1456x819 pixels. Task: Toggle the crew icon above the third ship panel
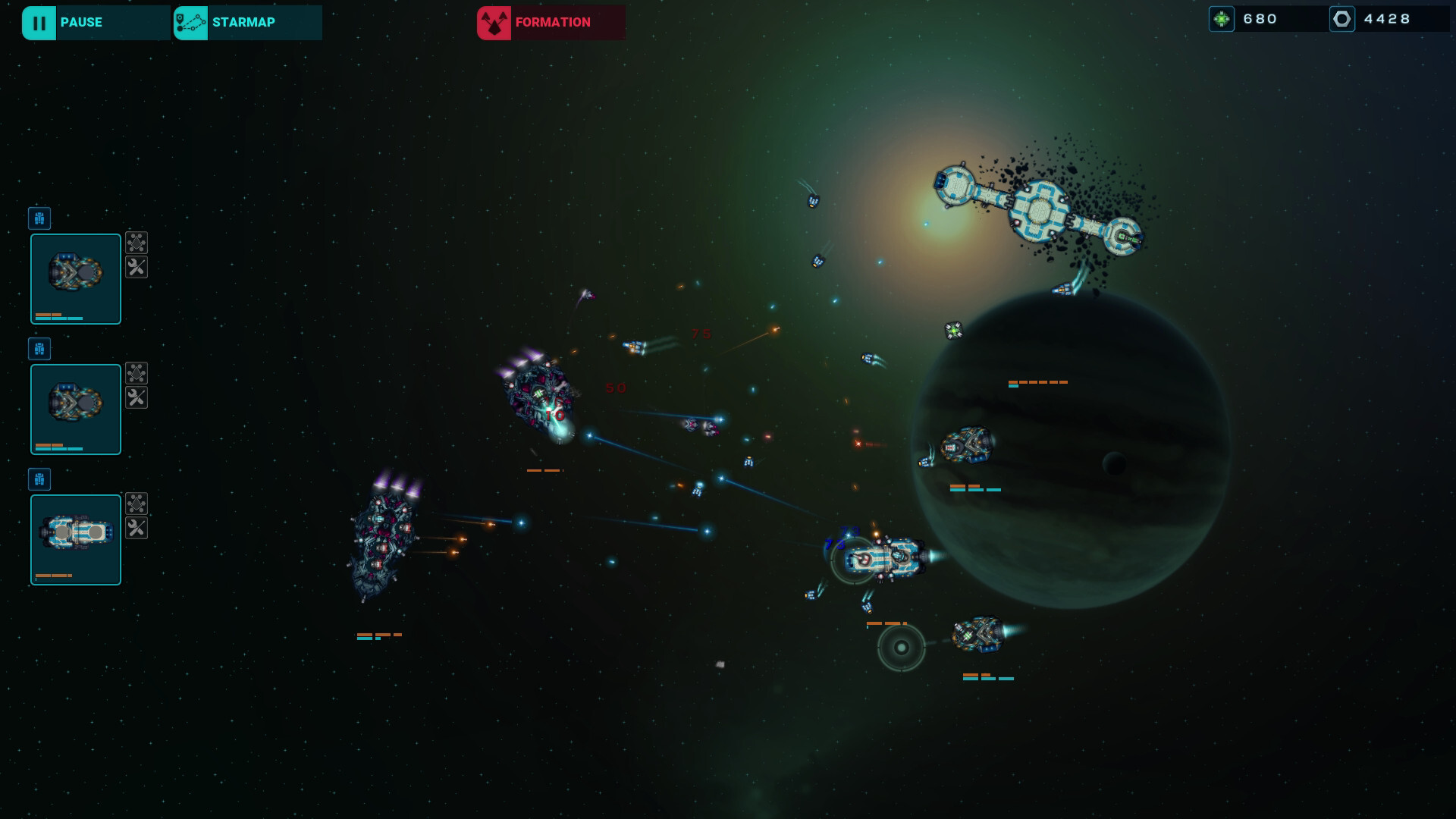39,479
